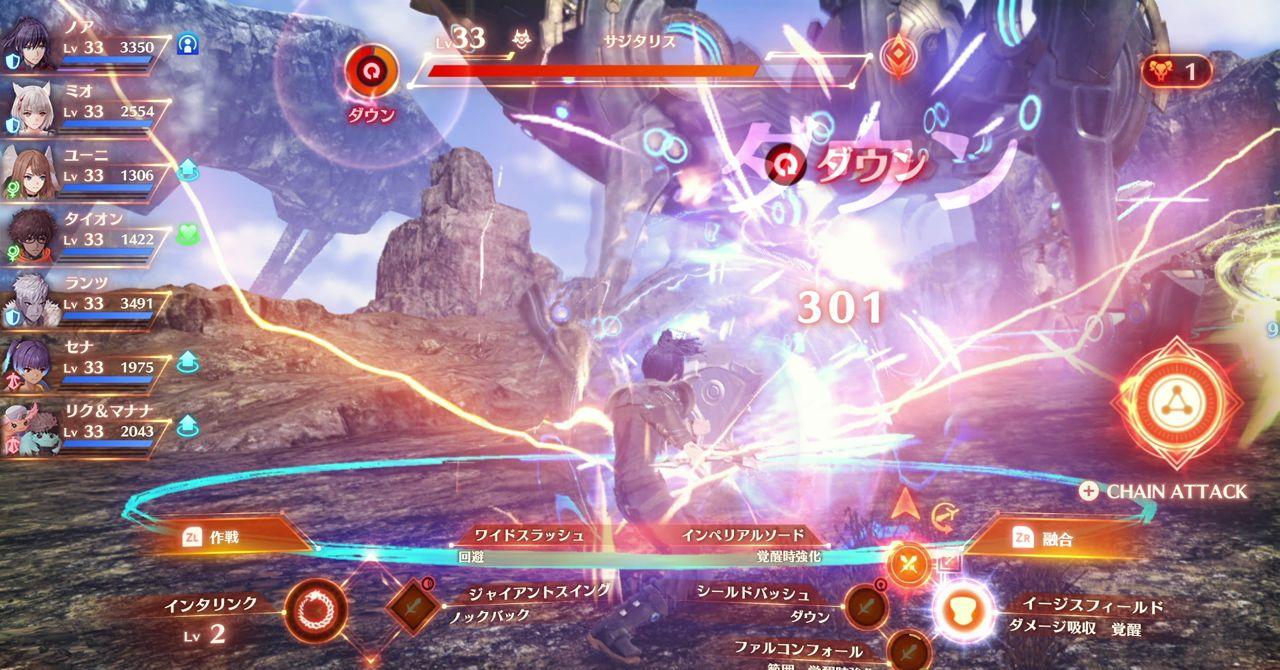
Task: Pick Lanz's portrait in party list
Action: point(32,299)
